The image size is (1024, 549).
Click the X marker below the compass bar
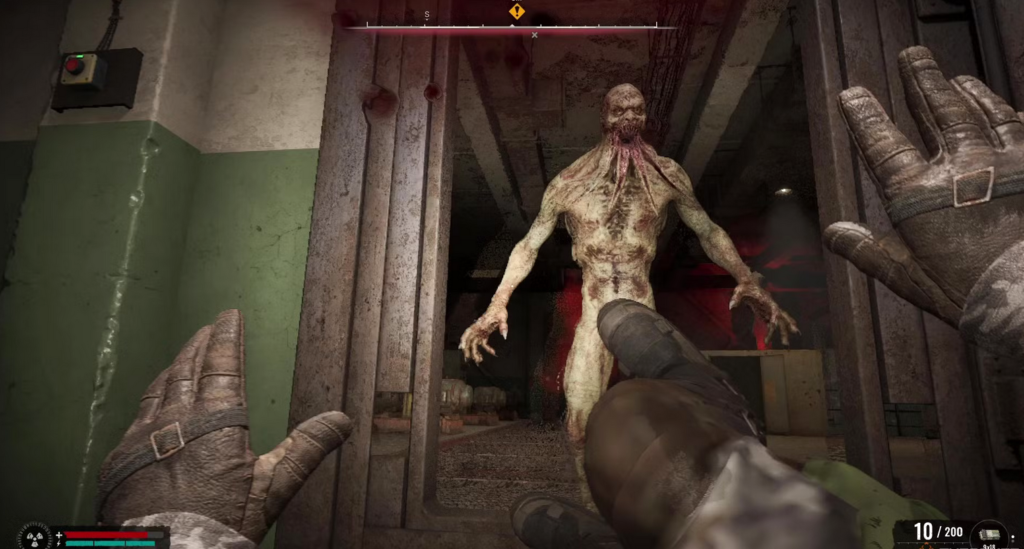click(x=534, y=35)
